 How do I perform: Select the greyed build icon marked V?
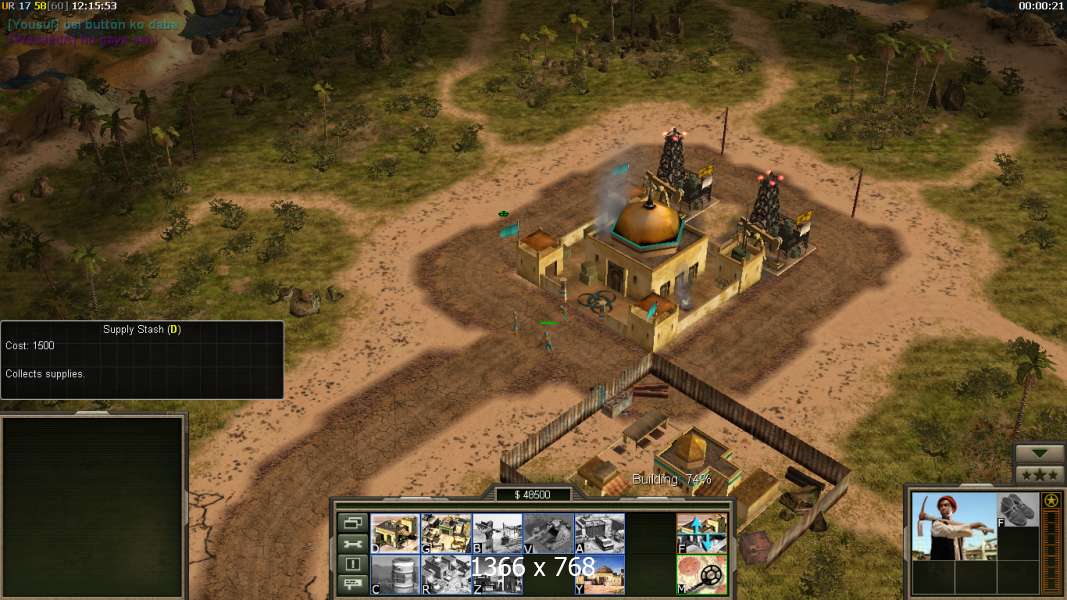click(548, 533)
